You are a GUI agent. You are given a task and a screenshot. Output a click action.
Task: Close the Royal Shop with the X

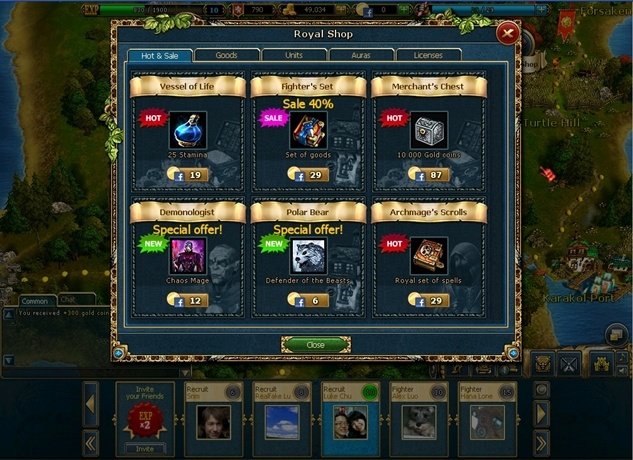(509, 34)
